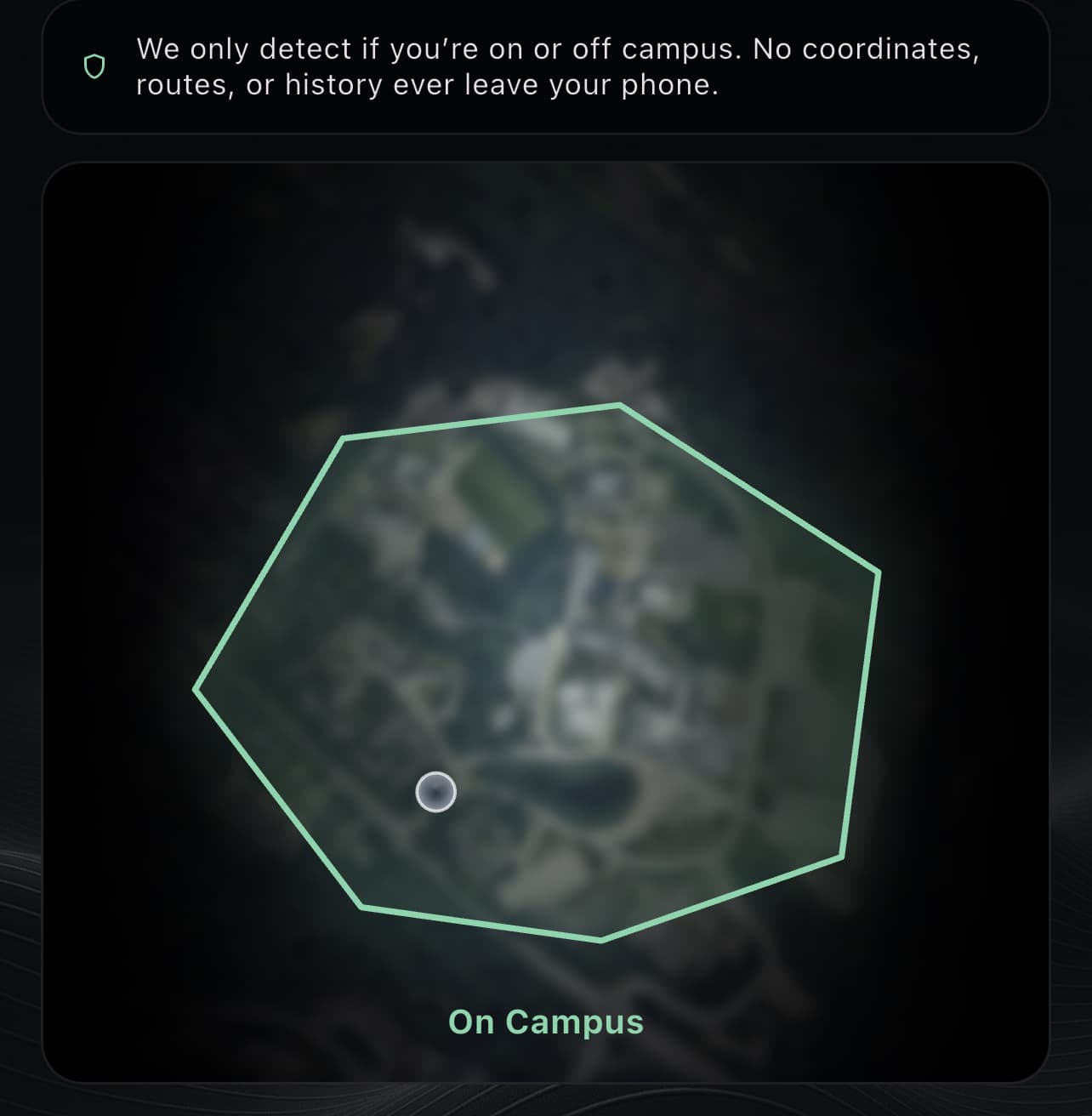Collapse the On Campus status section
The width and height of the screenshot is (1092, 1116).
(545, 1022)
